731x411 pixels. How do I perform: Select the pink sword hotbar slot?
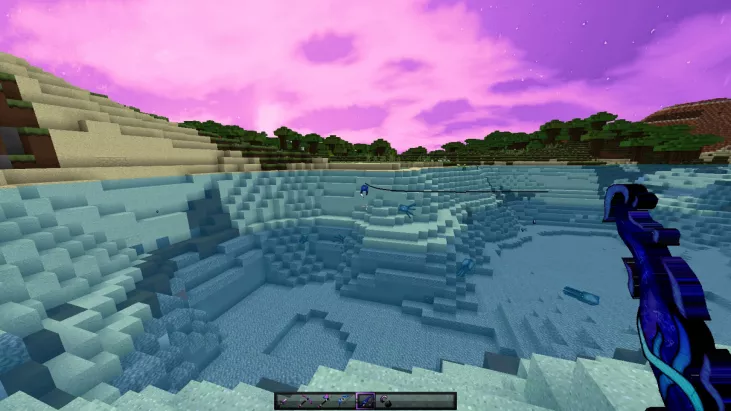(x=285, y=401)
